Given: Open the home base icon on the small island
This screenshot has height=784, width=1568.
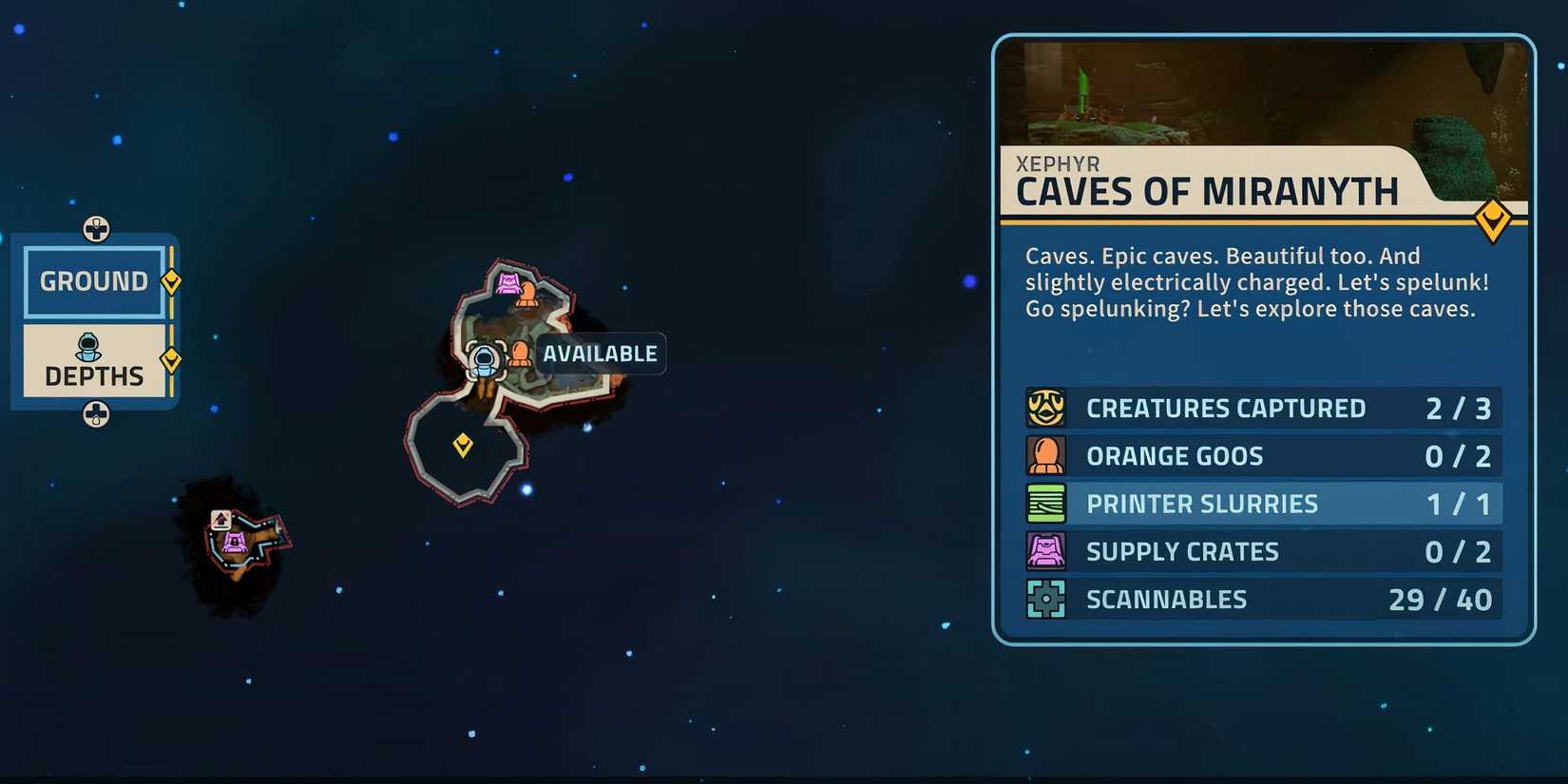Looking at the screenshot, I should [x=220, y=519].
